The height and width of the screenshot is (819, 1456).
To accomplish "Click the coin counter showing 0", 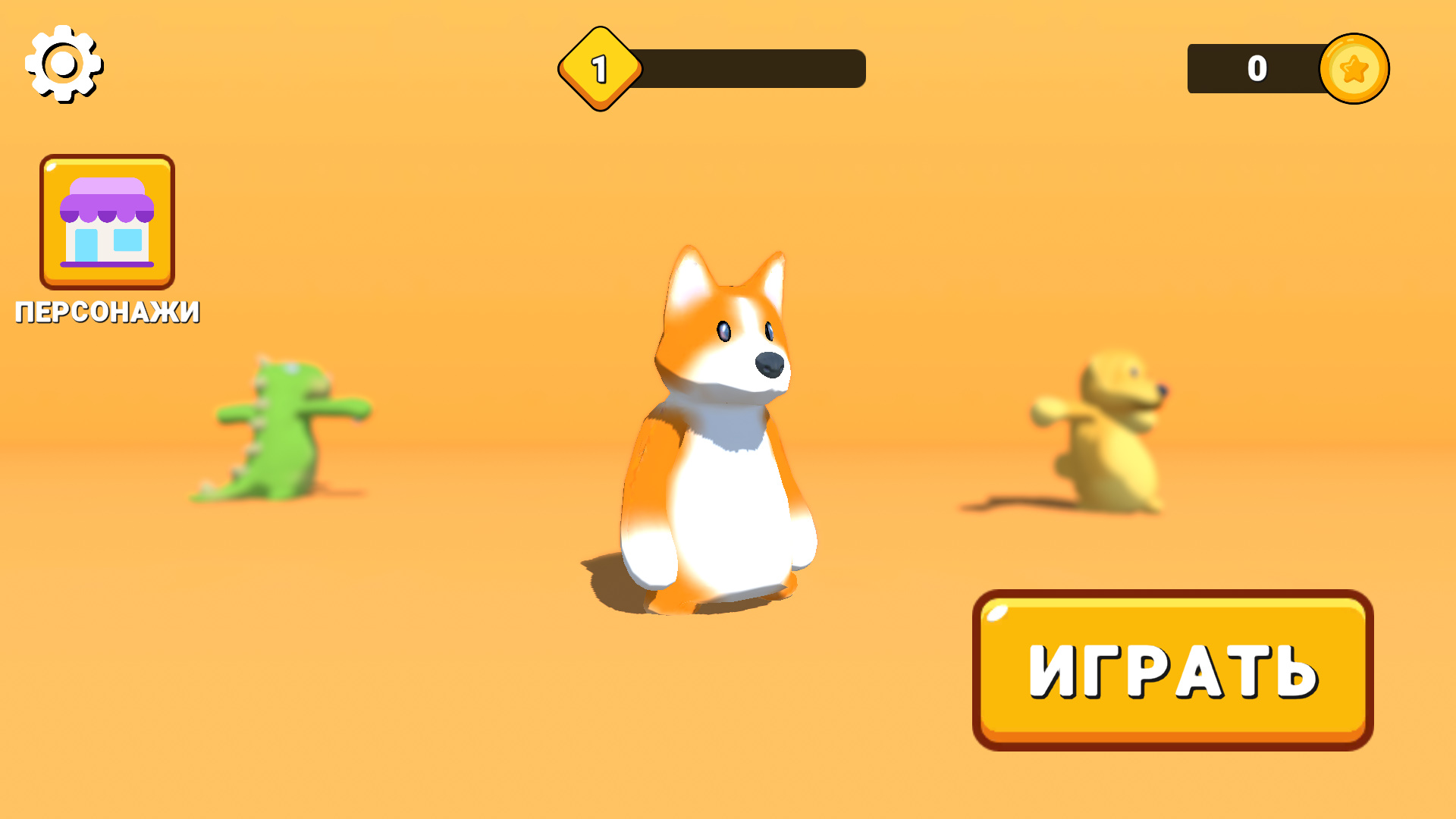I will pos(1257,67).
